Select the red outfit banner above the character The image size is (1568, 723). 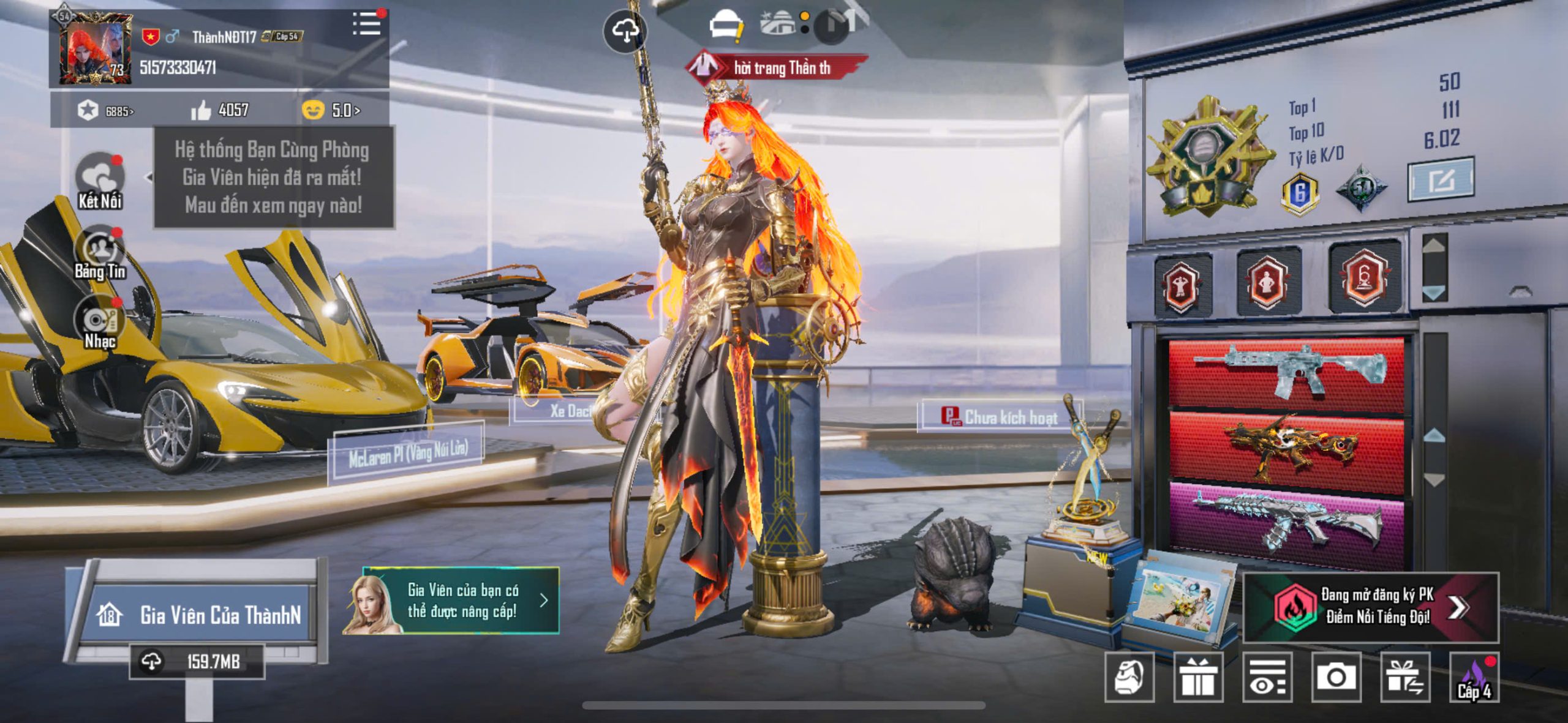tap(777, 67)
